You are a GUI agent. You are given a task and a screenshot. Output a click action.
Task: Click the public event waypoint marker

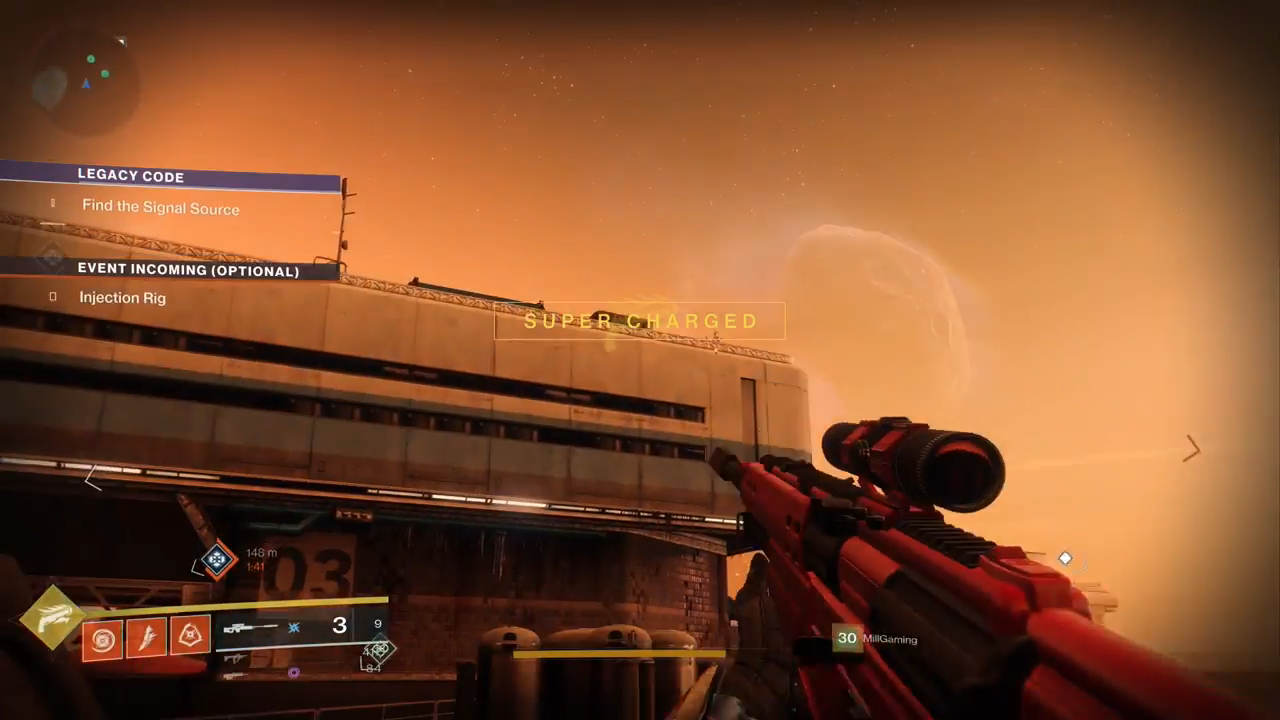pyautogui.click(x=217, y=560)
